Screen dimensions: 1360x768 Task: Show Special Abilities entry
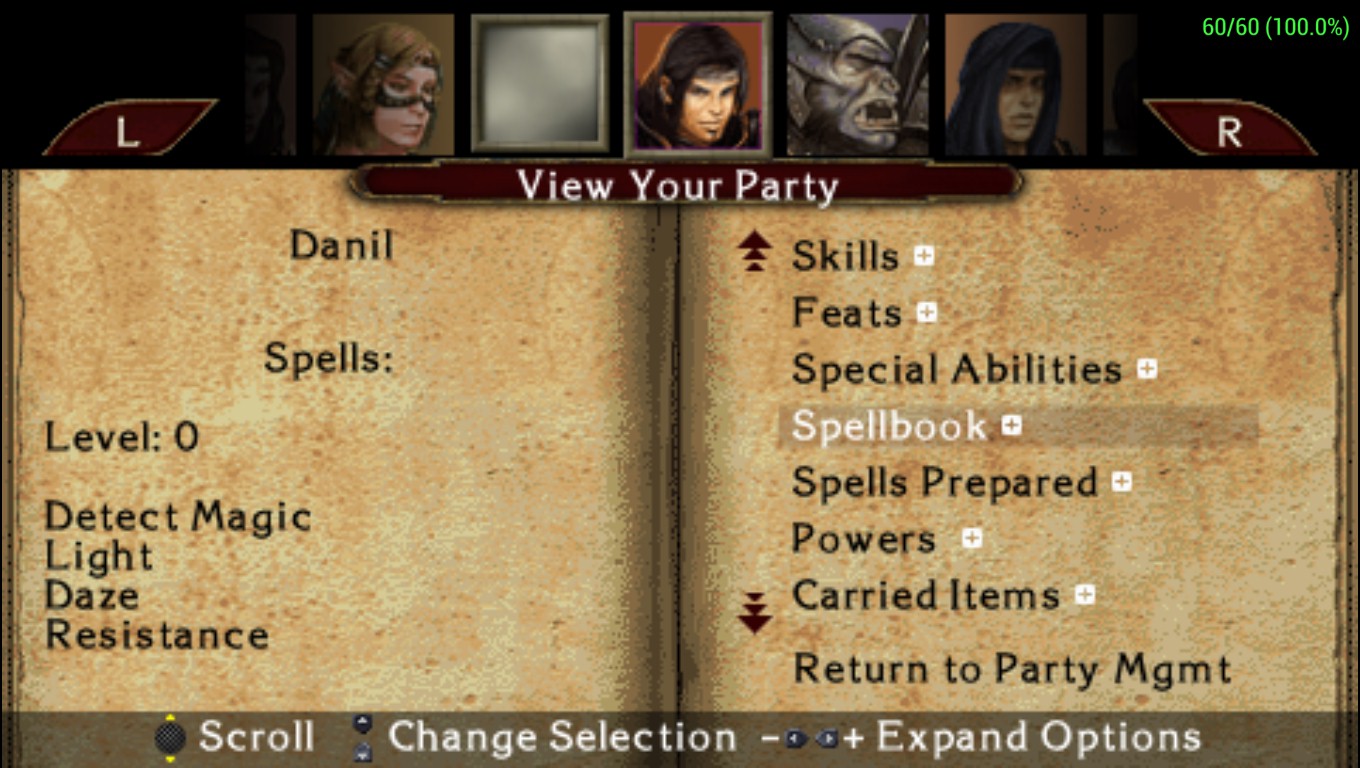click(956, 370)
